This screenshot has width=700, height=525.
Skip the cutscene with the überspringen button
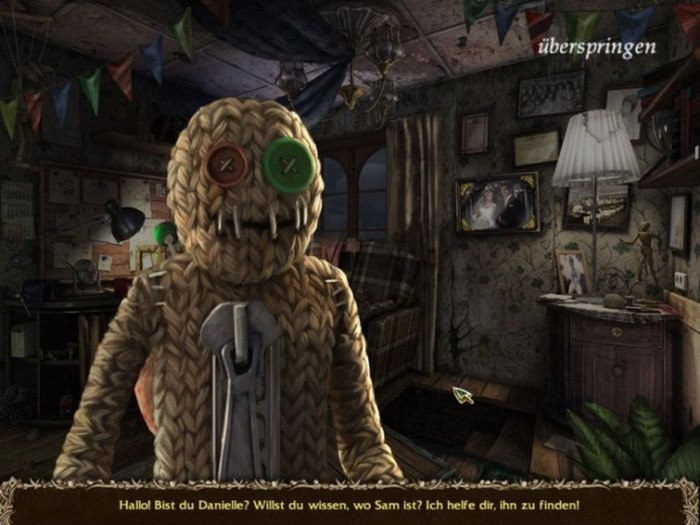[596, 47]
